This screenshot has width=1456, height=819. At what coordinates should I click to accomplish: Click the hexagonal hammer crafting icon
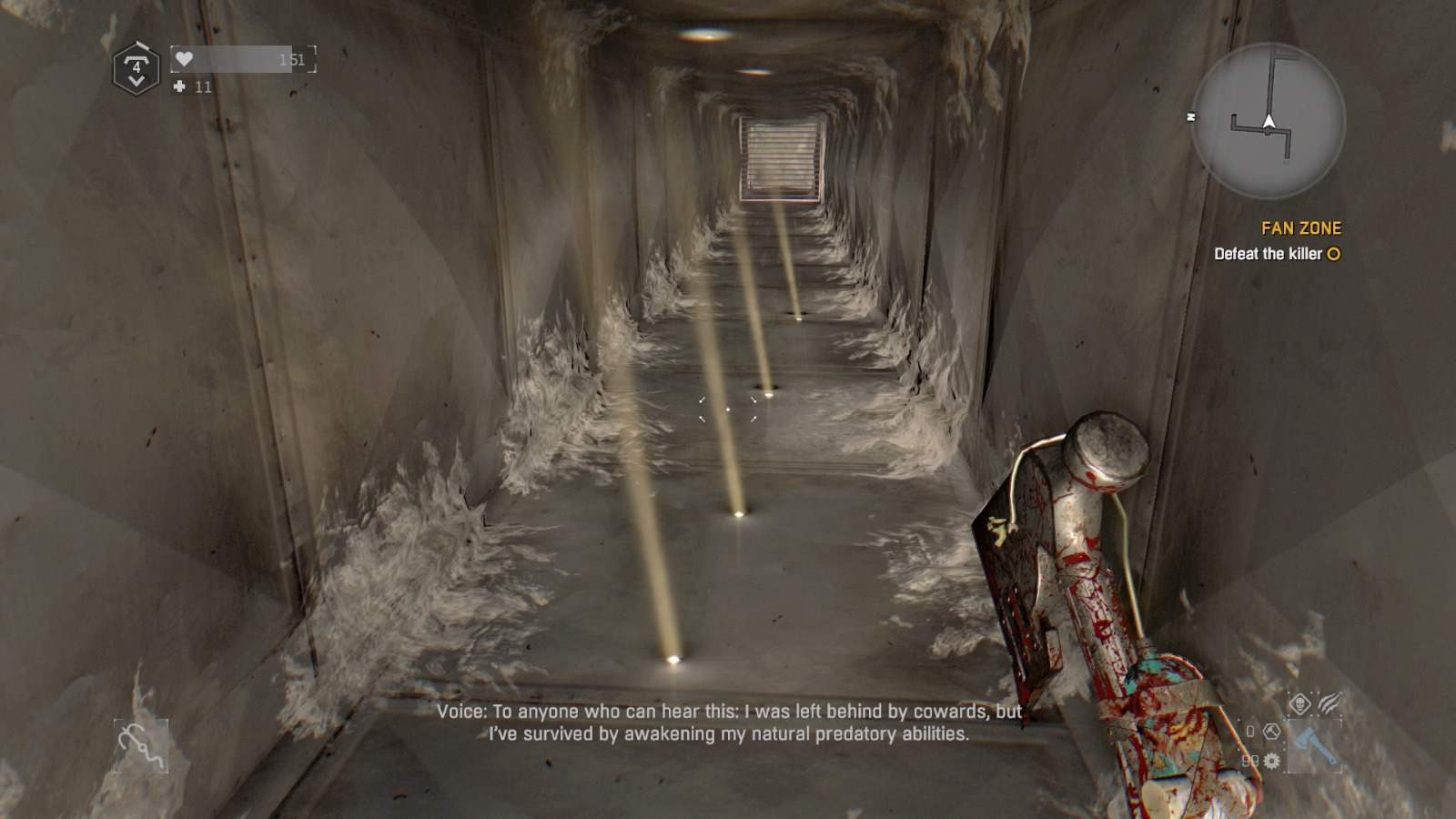pyautogui.click(x=1271, y=733)
